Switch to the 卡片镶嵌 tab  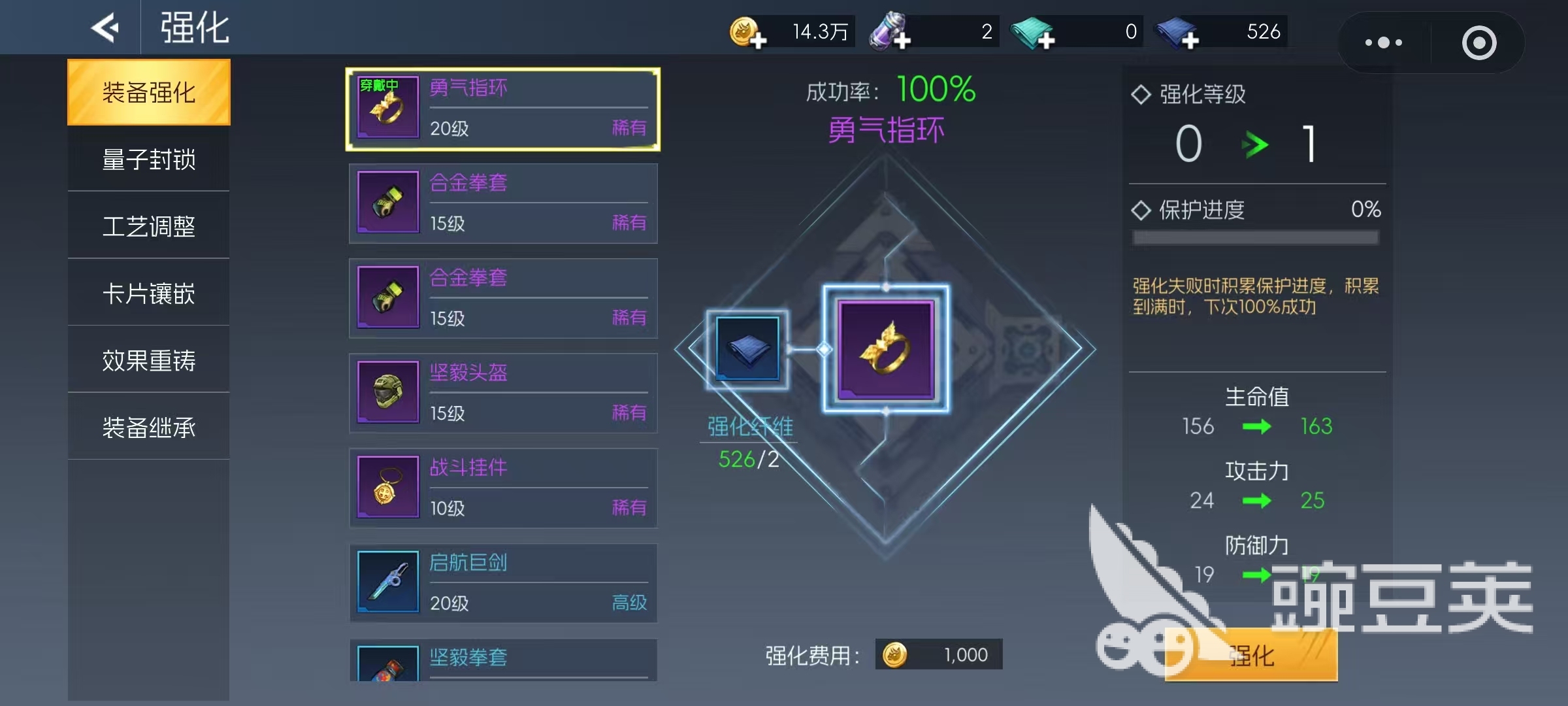pyautogui.click(x=148, y=292)
